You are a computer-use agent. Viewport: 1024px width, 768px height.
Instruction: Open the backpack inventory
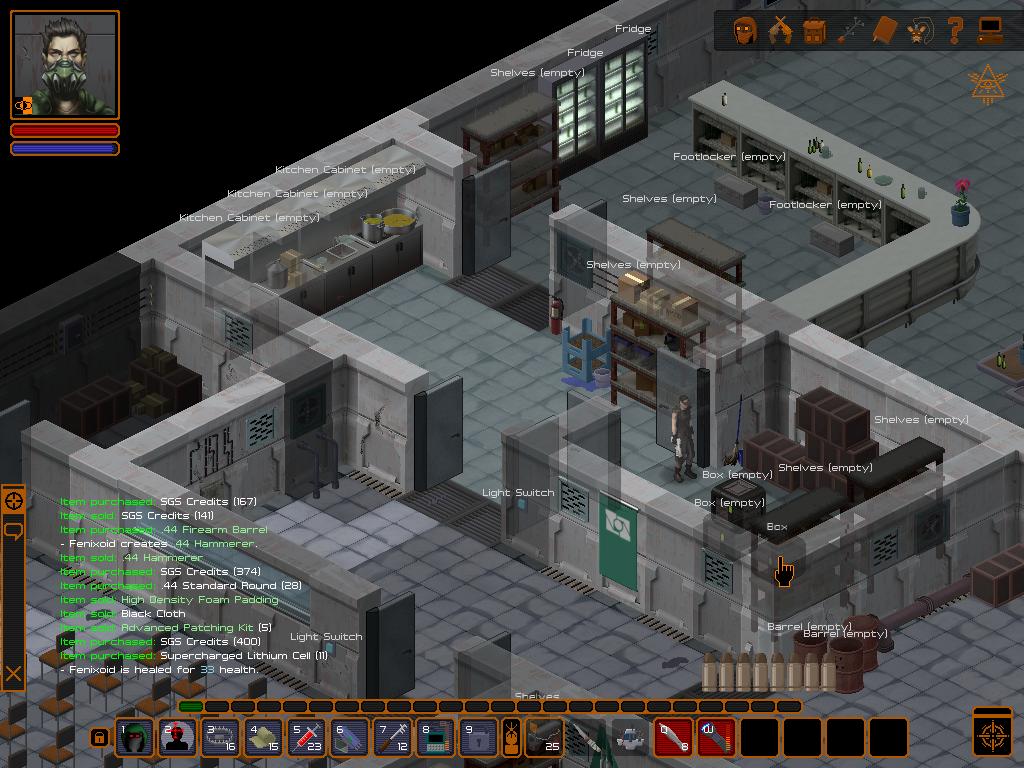(815, 31)
